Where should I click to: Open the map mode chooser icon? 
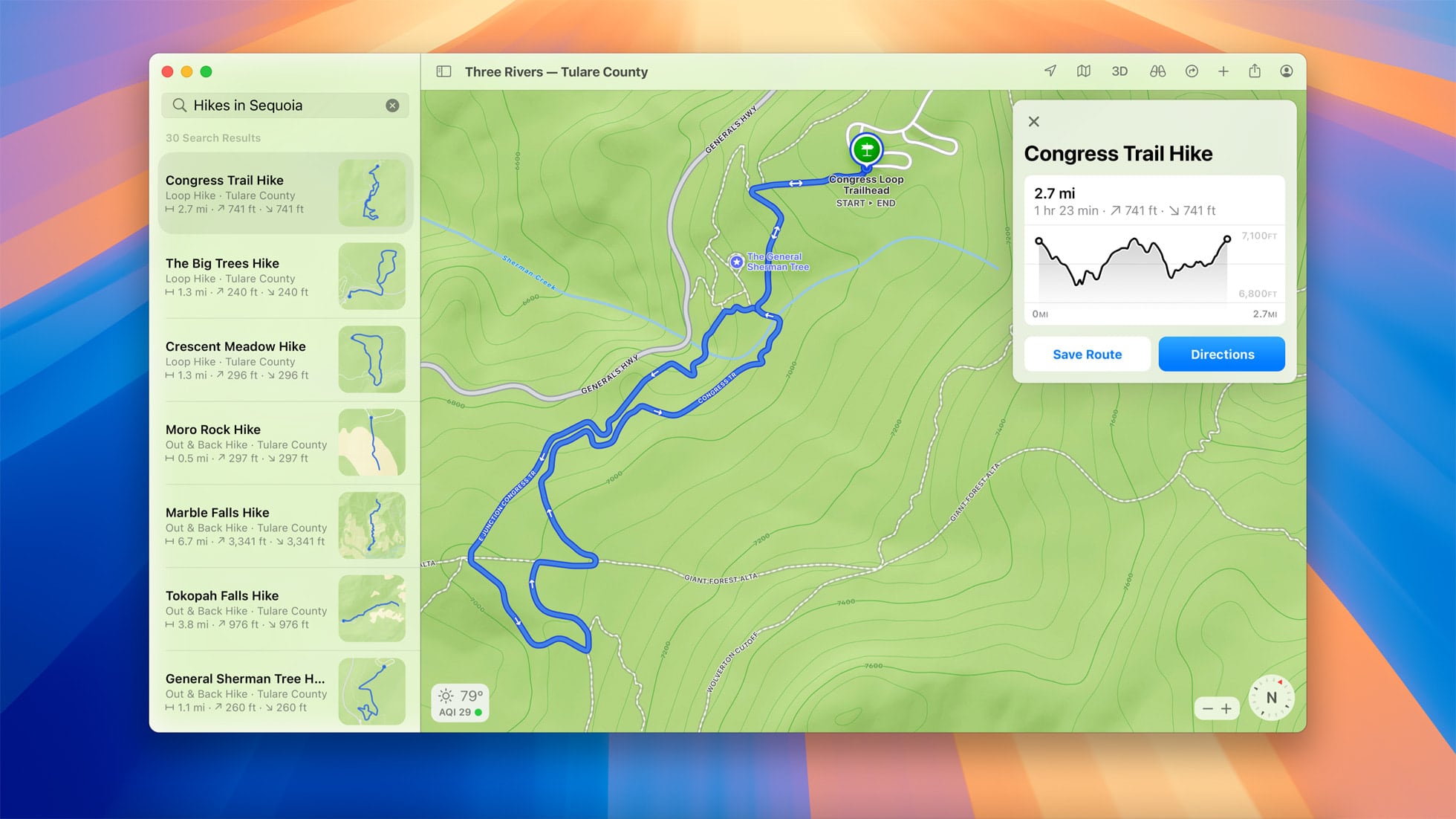click(x=1084, y=71)
